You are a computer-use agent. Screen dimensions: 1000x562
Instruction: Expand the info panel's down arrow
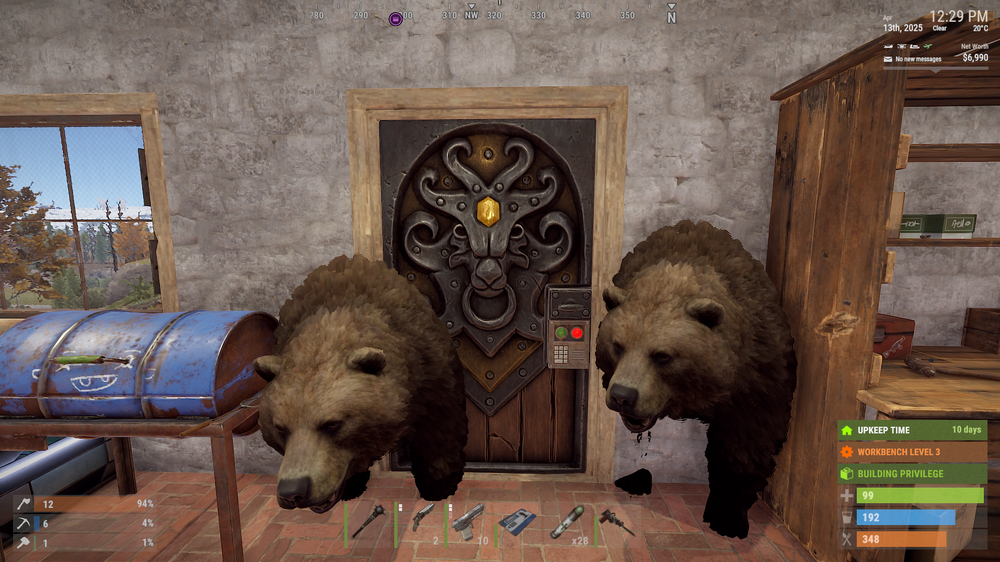(x=937, y=70)
